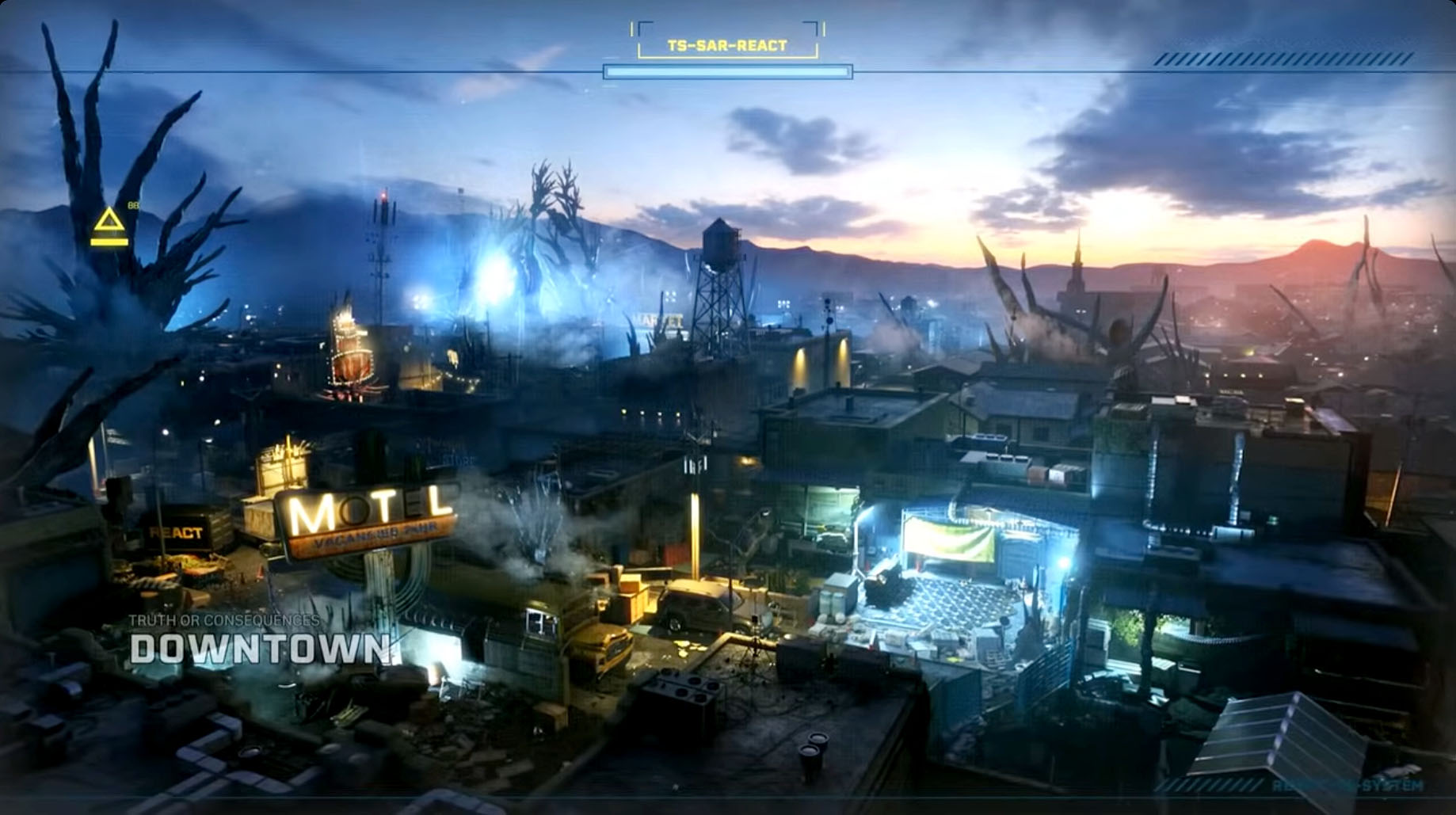The image size is (1456, 815).
Task: Click the yellow triangle marker icon
Action: pyautogui.click(x=109, y=223)
